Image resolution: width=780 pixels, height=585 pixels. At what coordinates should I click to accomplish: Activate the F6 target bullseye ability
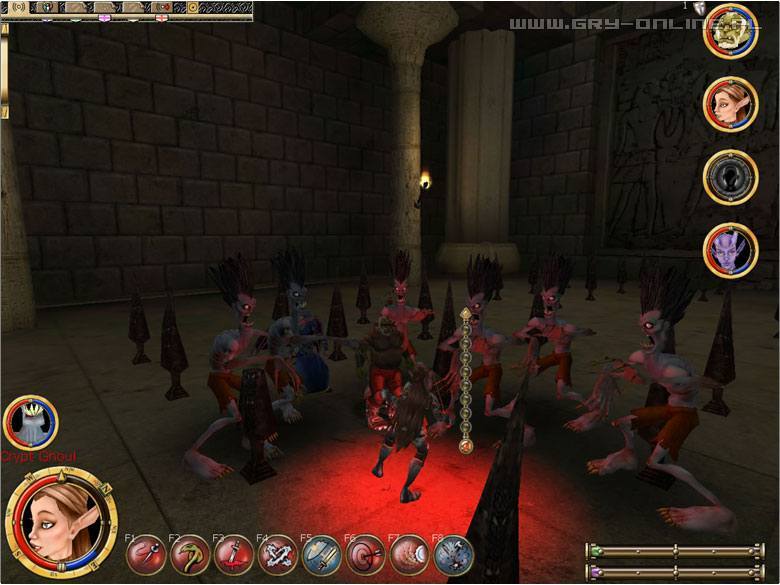[365, 554]
